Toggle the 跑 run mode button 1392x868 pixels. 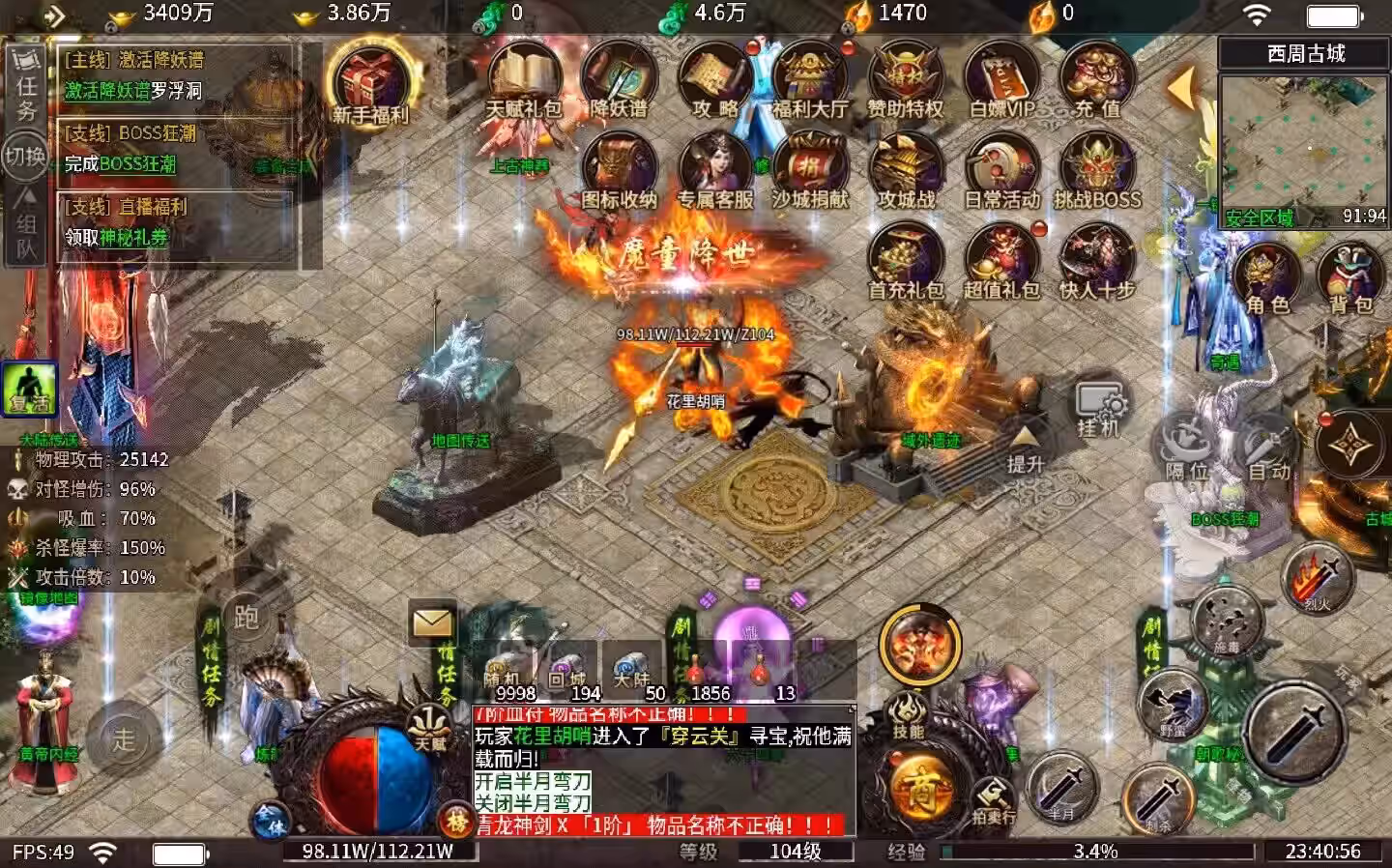pyautogui.click(x=246, y=618)
